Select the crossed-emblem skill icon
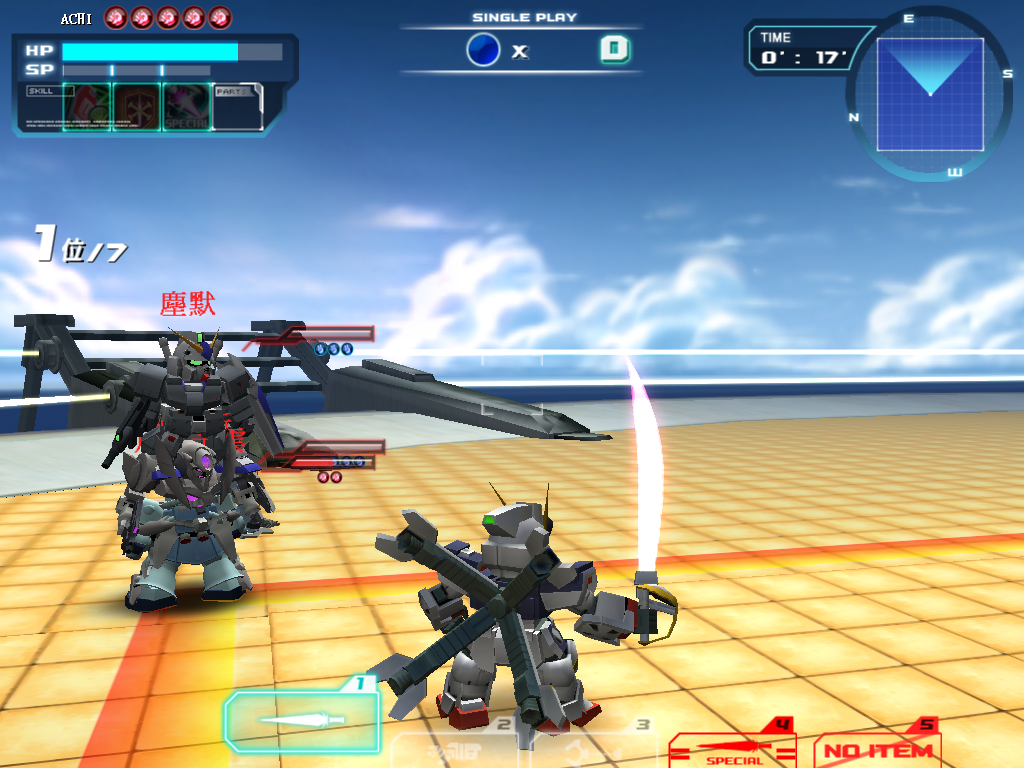 (x=137, y=107)
